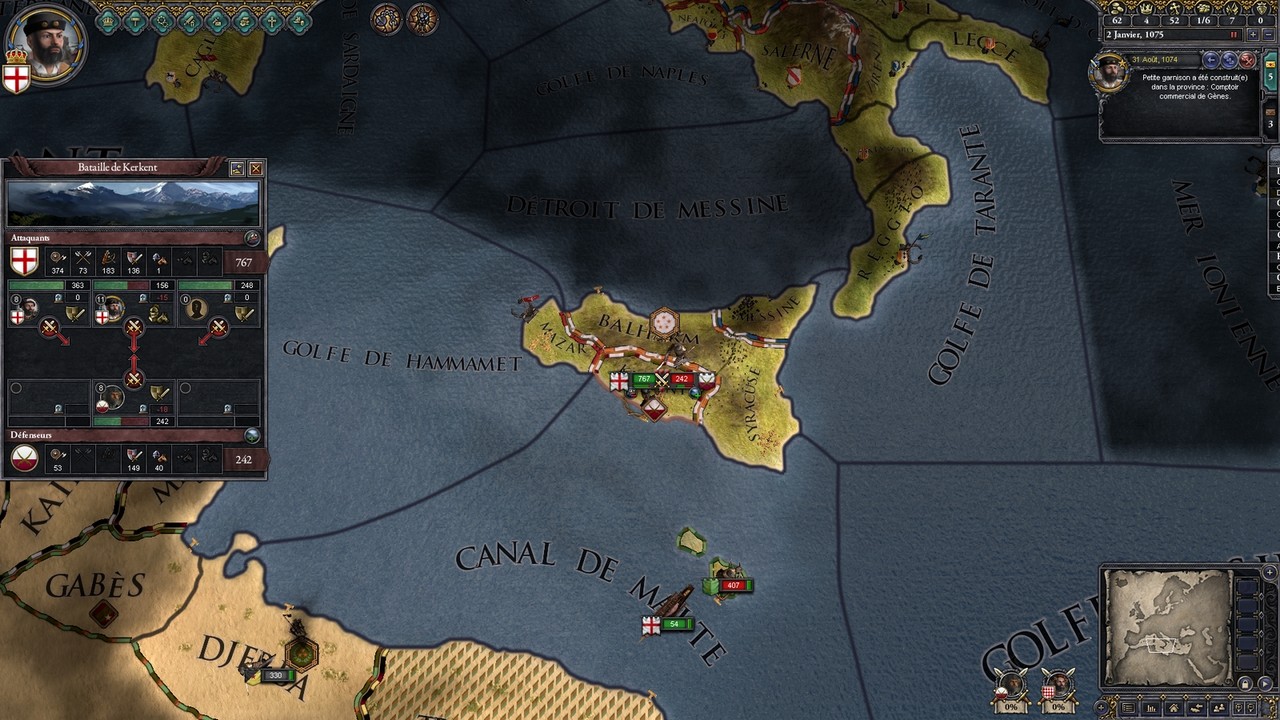Toggle pause on the date bar
1280x720 pixels.
coord(1234,34)
